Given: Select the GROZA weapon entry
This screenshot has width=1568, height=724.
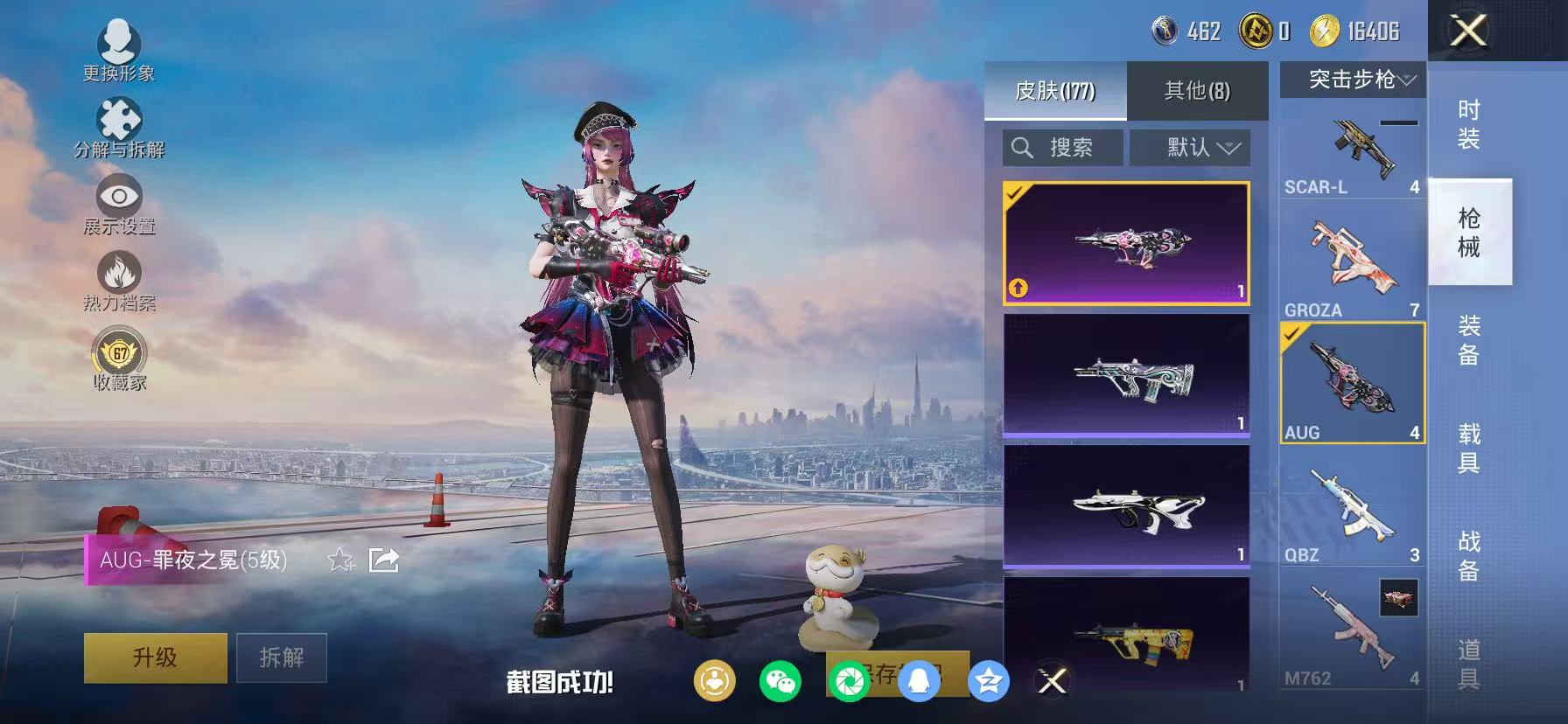Looking at the screenshot, I should pos(1352,262).
